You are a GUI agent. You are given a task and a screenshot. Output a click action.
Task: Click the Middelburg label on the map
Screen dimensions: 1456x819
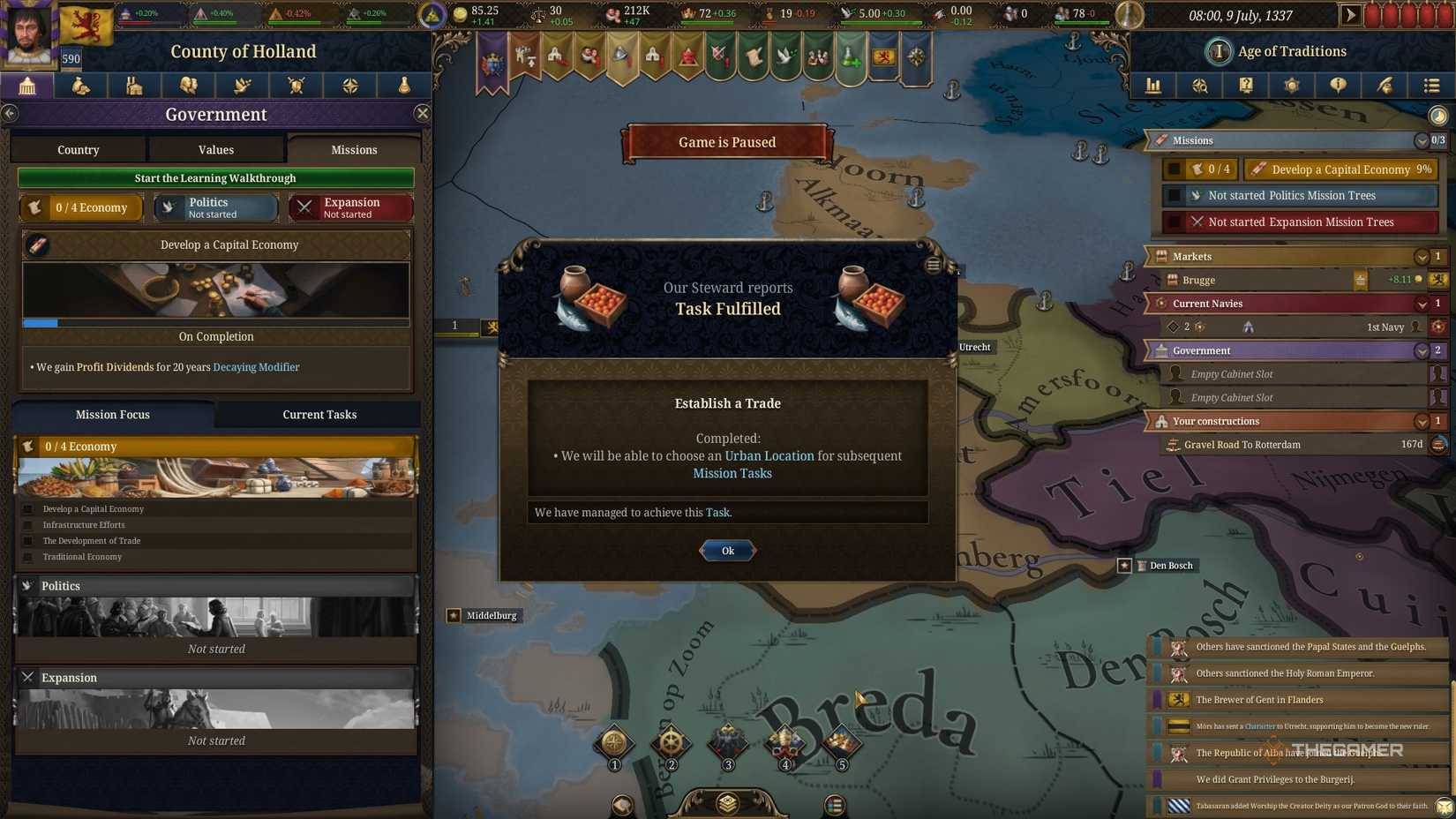492,615
